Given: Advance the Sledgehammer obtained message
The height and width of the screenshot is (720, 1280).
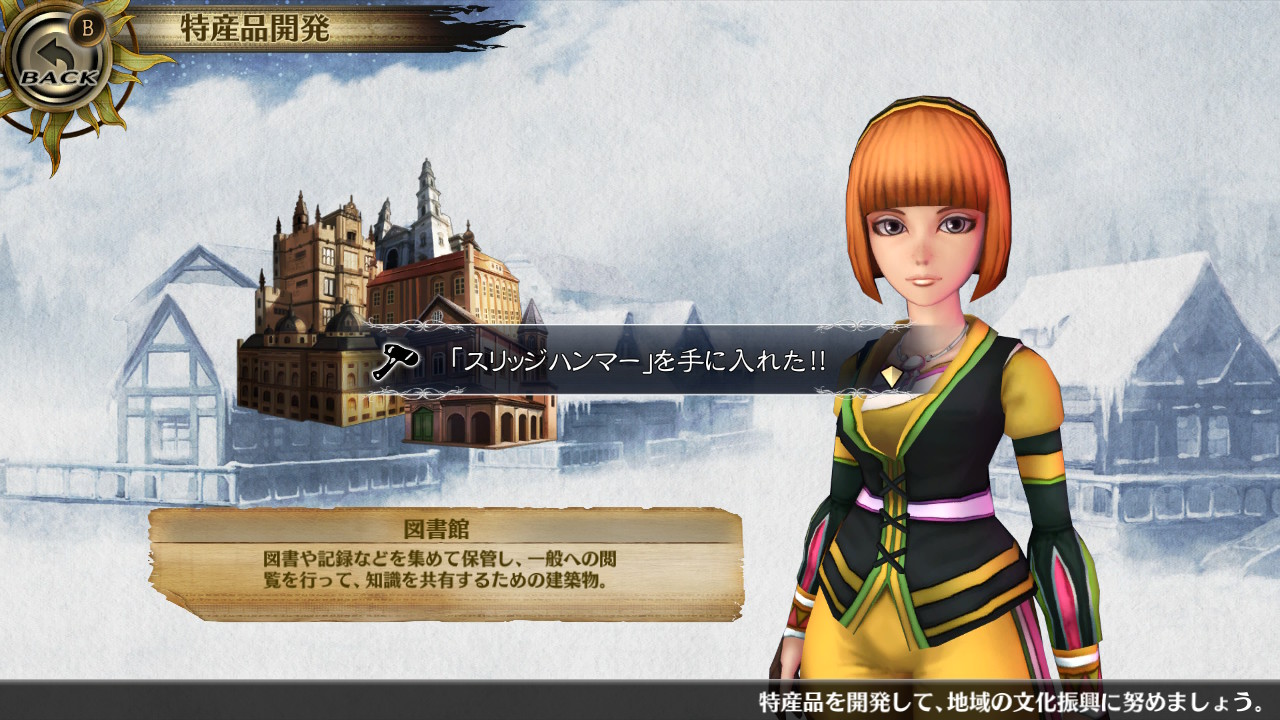Looking at the screenshot, I should pos(891,376).
